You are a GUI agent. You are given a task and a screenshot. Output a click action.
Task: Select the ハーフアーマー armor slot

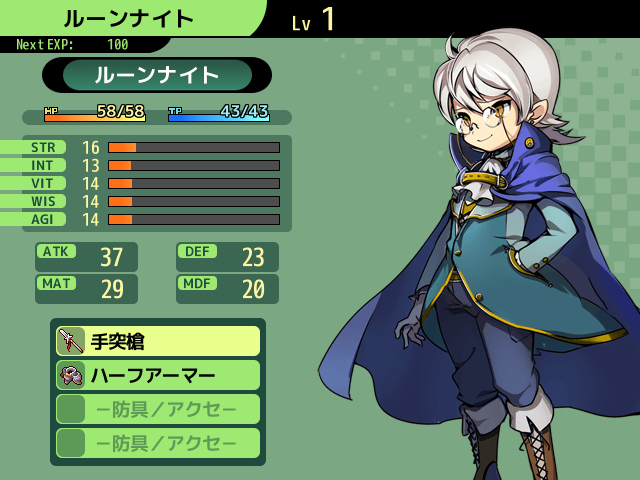tap(158, 375)
